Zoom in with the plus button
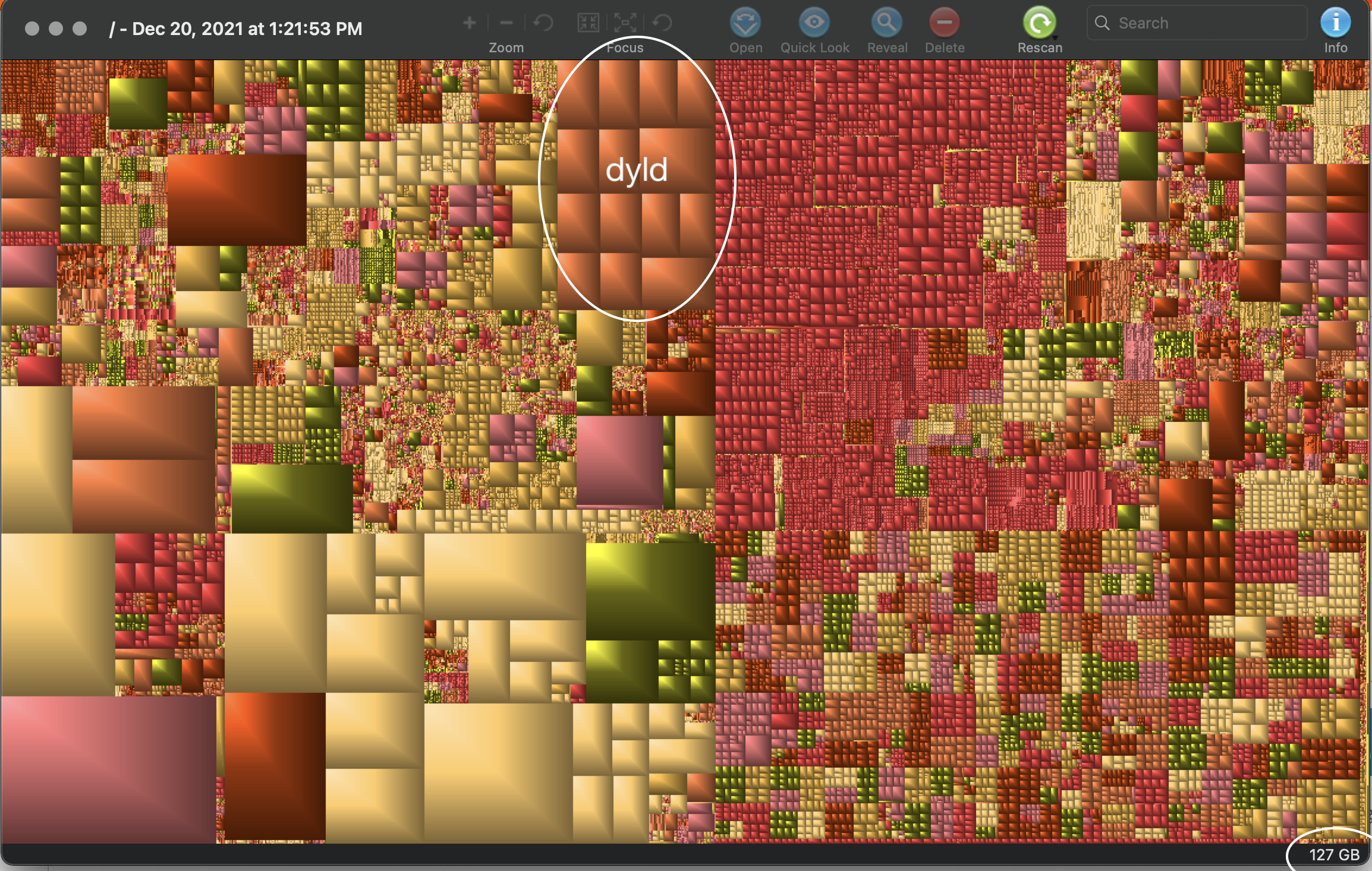This screenshot has width=1372, height=871. 470,23
